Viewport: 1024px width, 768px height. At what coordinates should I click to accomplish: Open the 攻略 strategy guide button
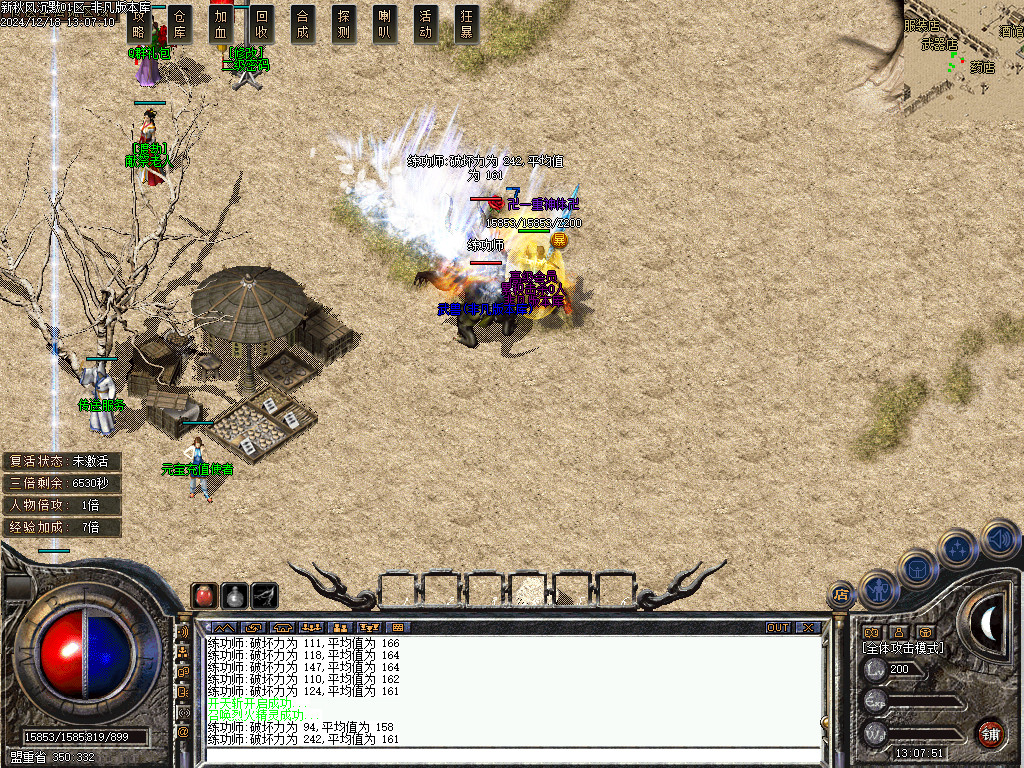coord(140,24)
